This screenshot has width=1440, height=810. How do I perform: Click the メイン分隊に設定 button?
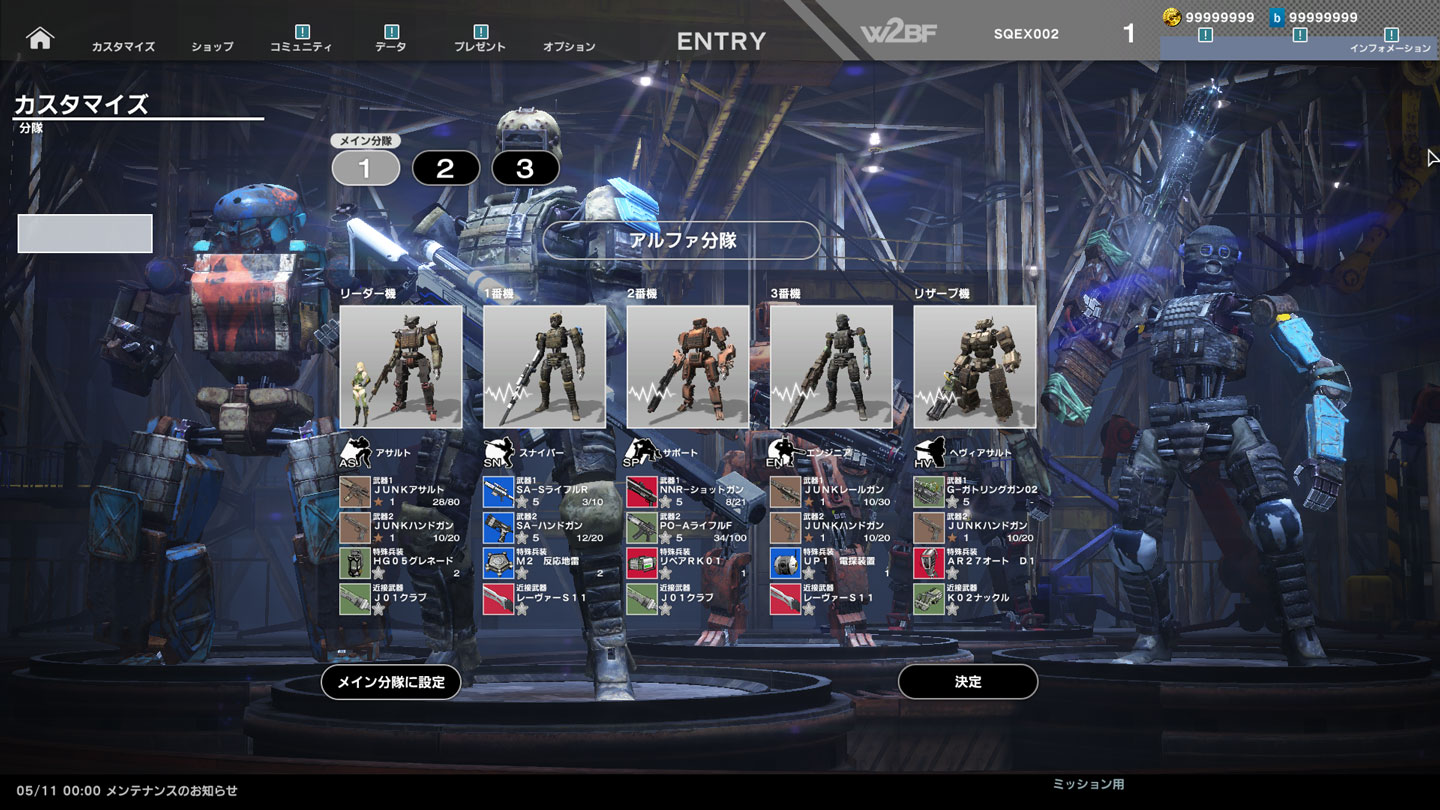[391, 682]
